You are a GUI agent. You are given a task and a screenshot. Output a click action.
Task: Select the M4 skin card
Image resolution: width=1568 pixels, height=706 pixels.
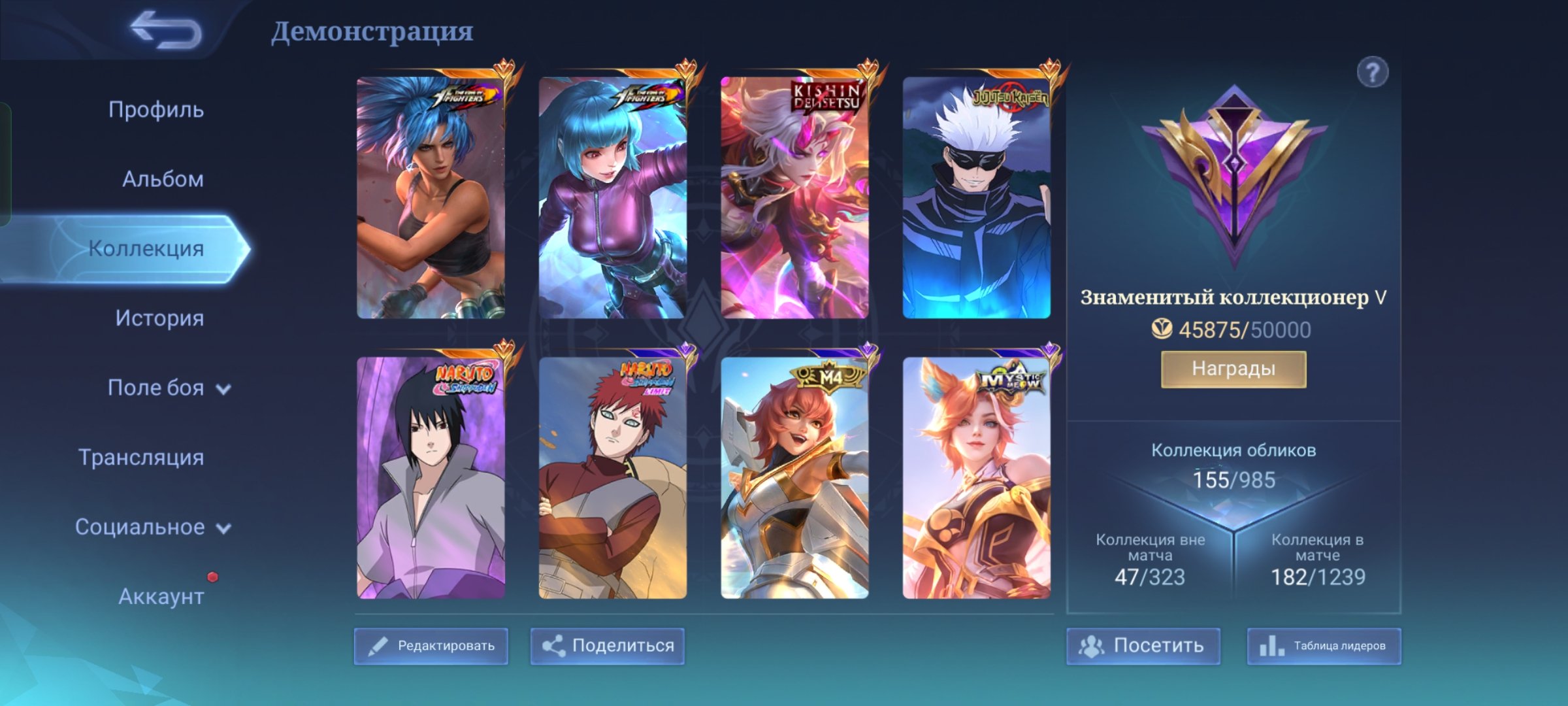794,477
